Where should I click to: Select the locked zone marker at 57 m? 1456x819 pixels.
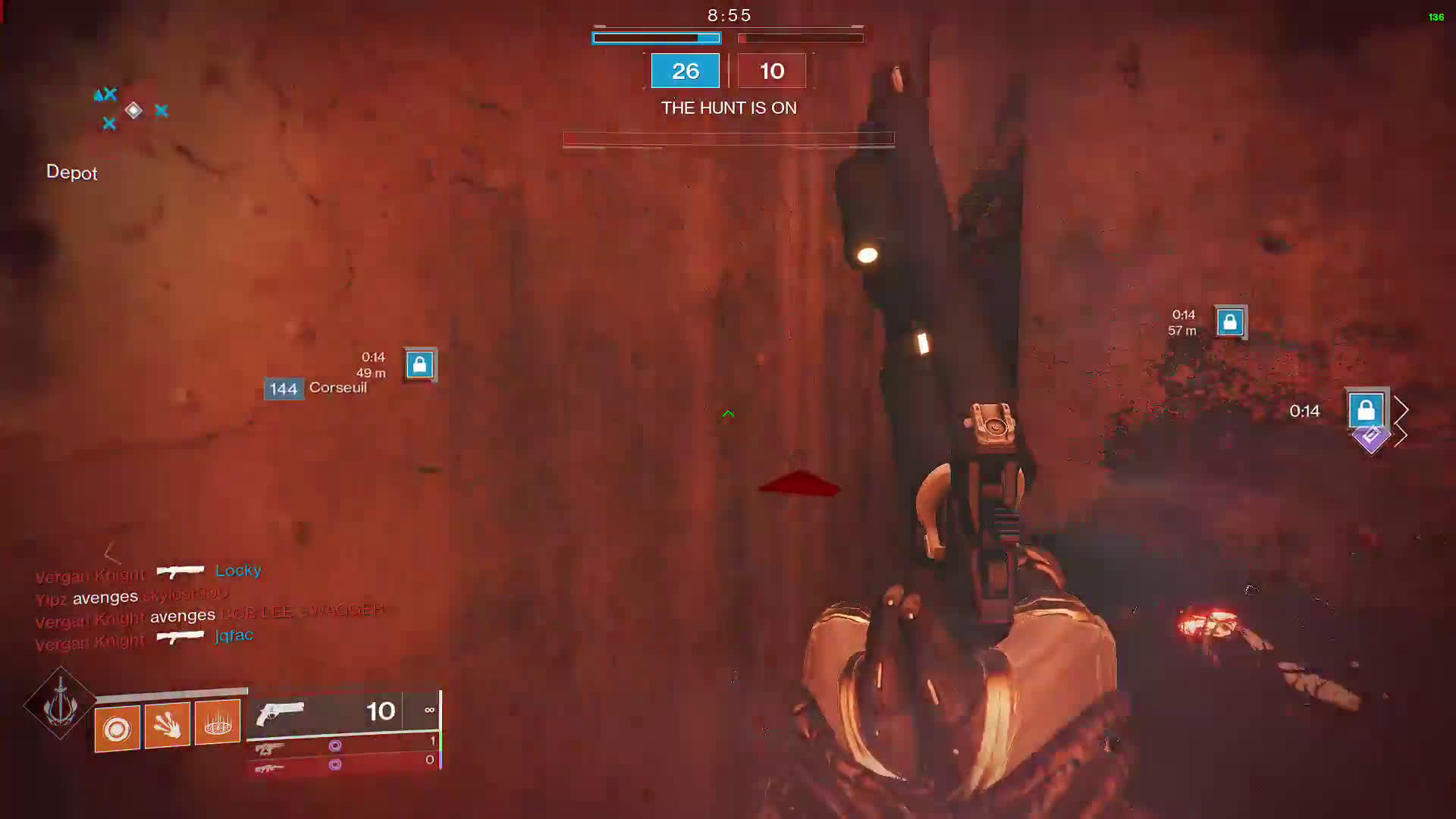(1230, 322)
